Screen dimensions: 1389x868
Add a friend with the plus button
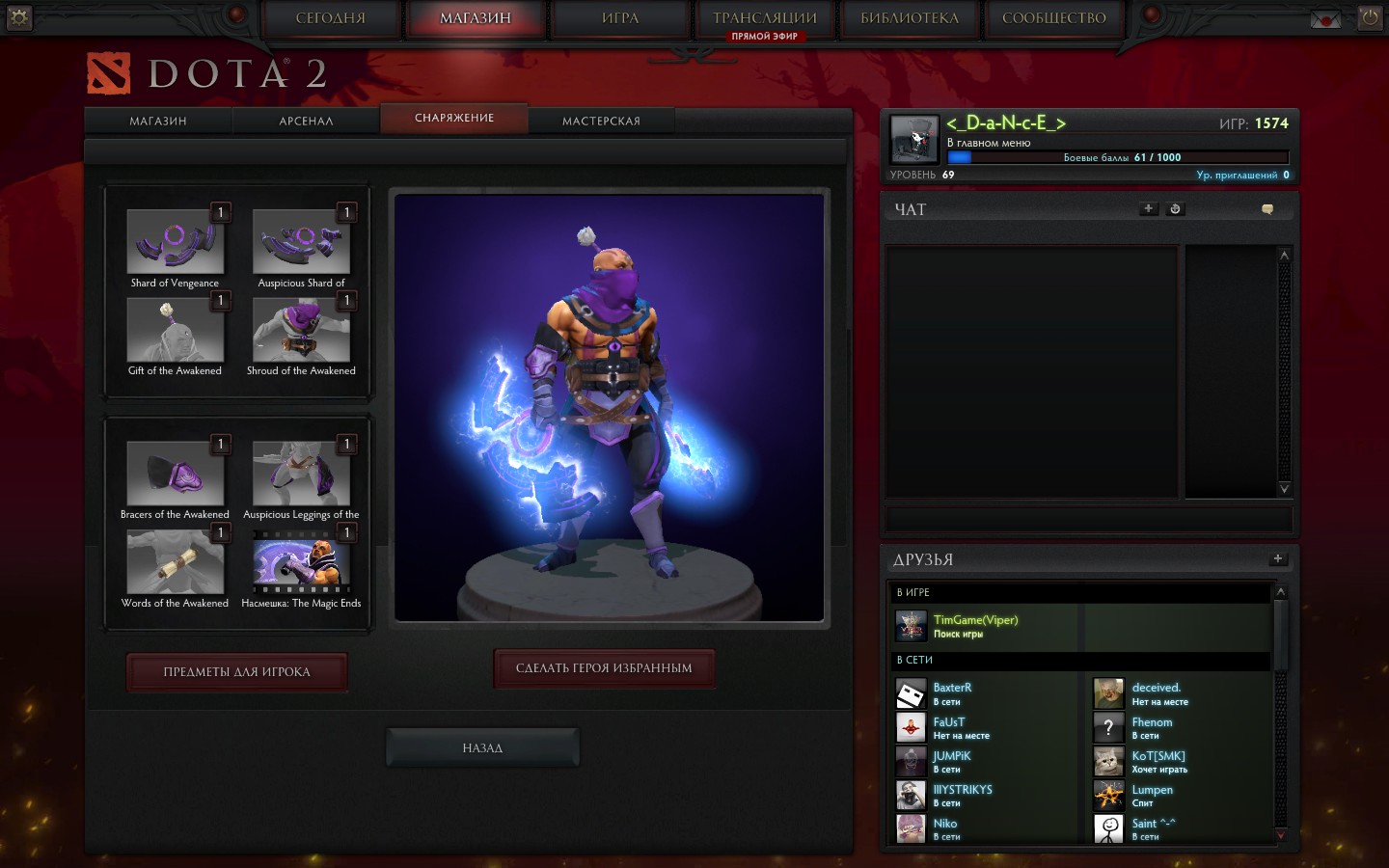coord(1277,558)
